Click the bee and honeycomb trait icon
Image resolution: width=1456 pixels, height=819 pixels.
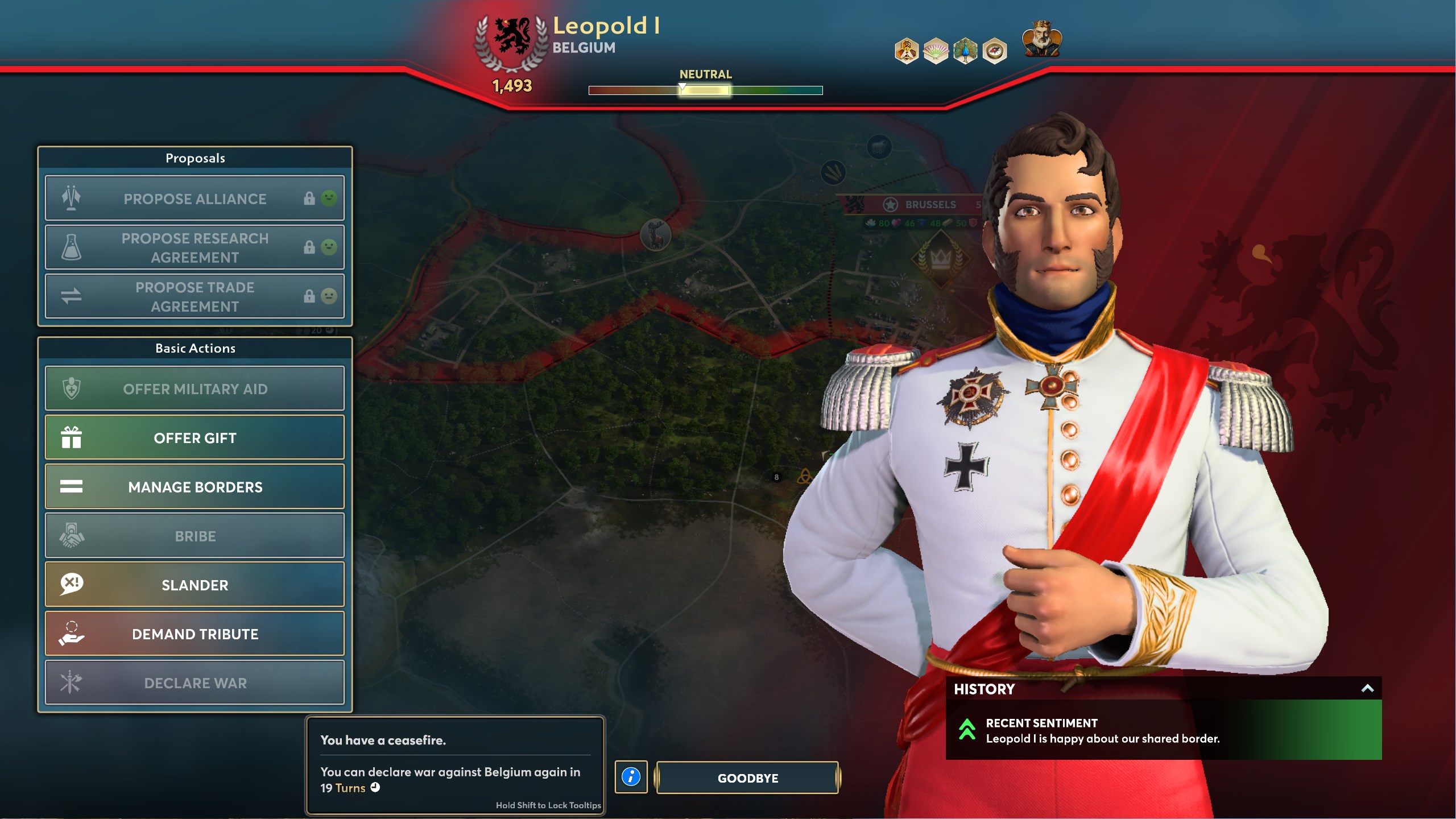point(907,51)
